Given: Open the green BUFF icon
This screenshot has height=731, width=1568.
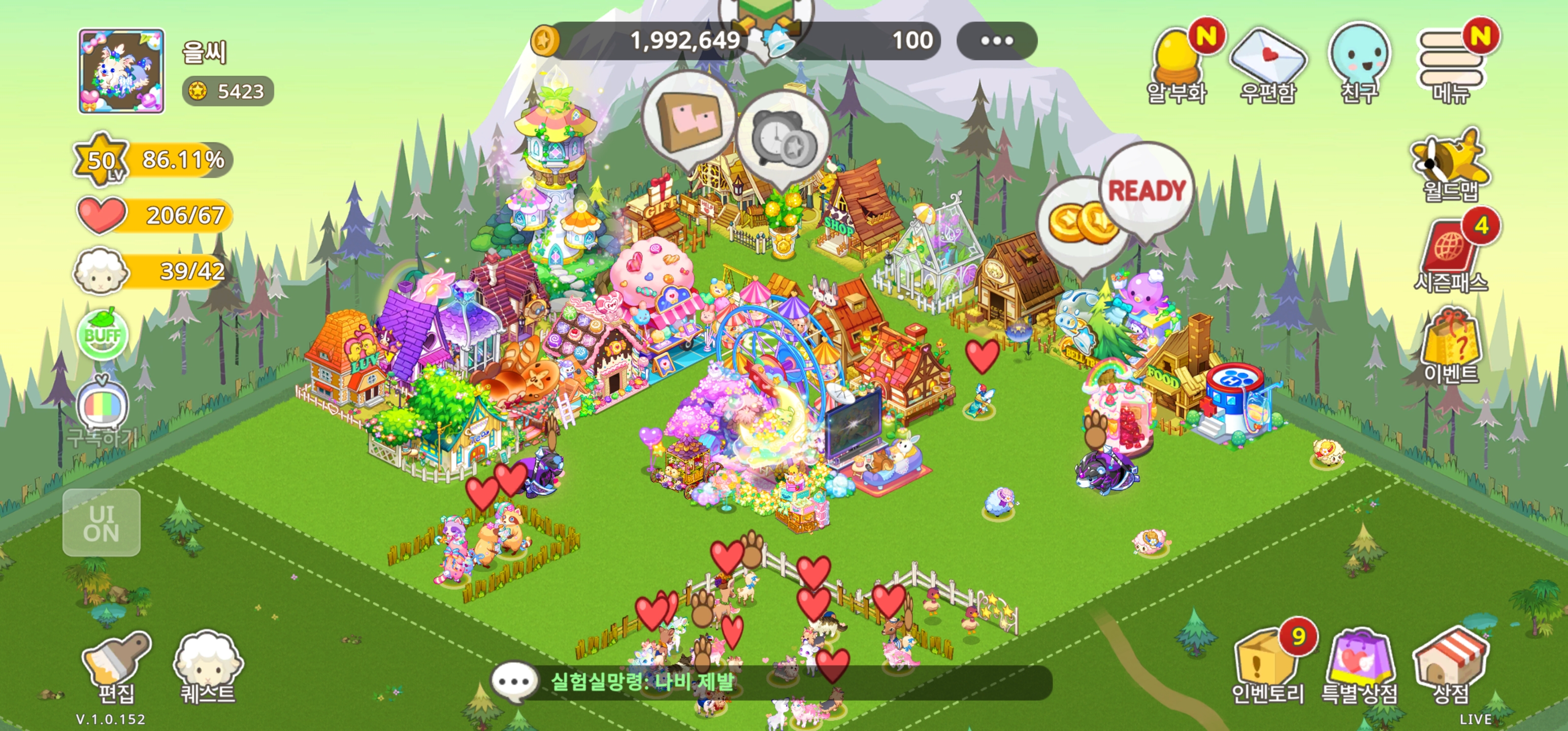Looking at the screenshot, I should tap(102, 335).
